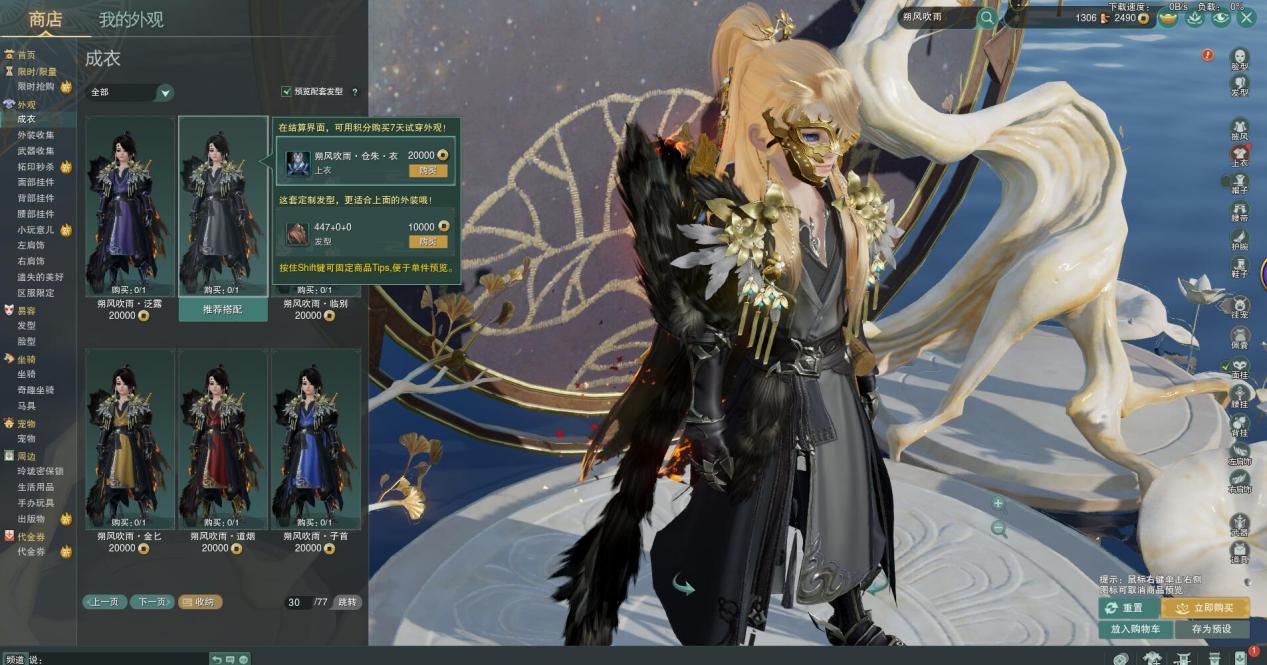Select the 奇趣坐骑 category
The width and height of the screenshot is (1267, 665).
pyautogui.click(x=36, y=390)
